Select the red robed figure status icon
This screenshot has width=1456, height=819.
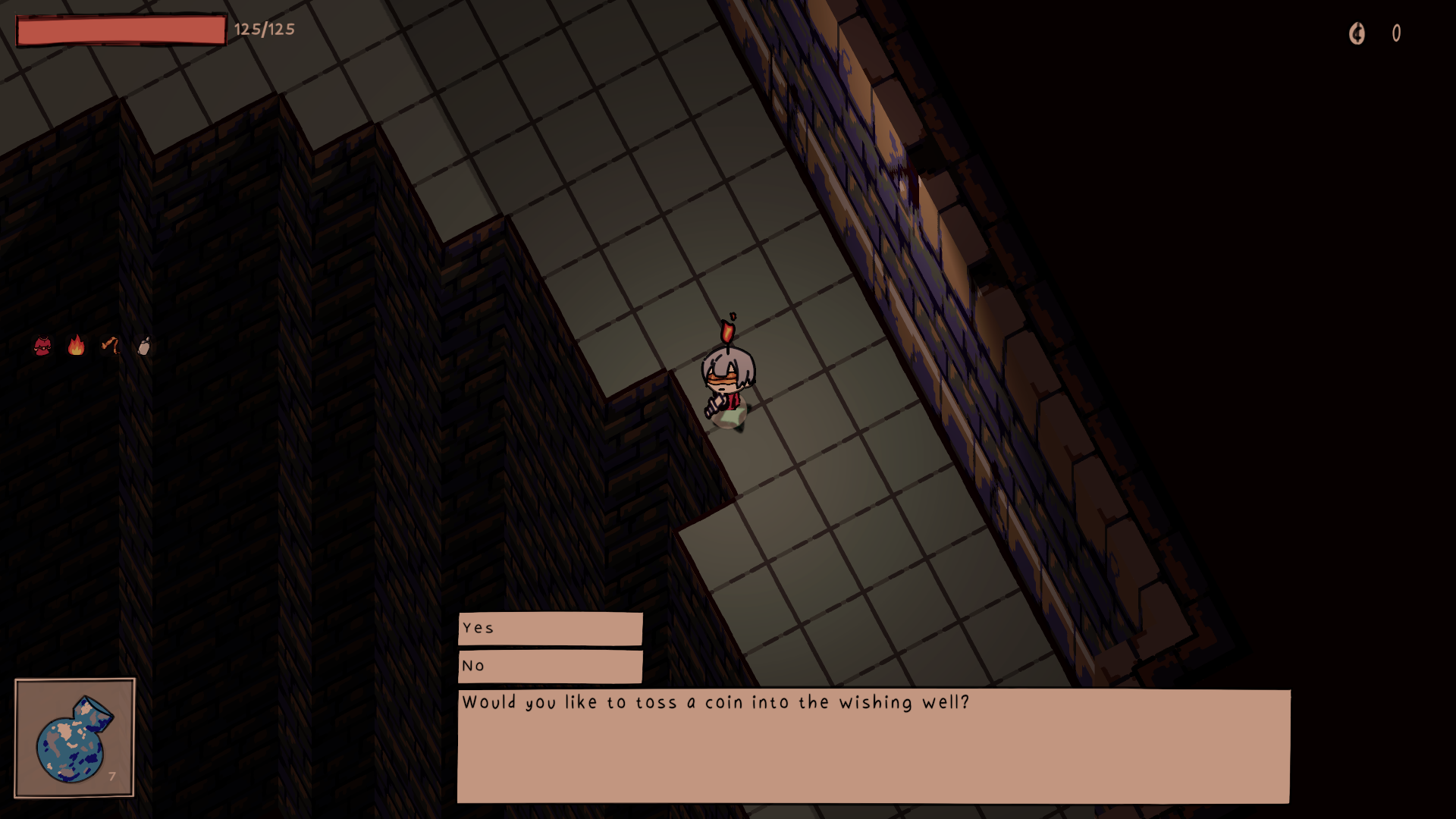tap(42, 344)
